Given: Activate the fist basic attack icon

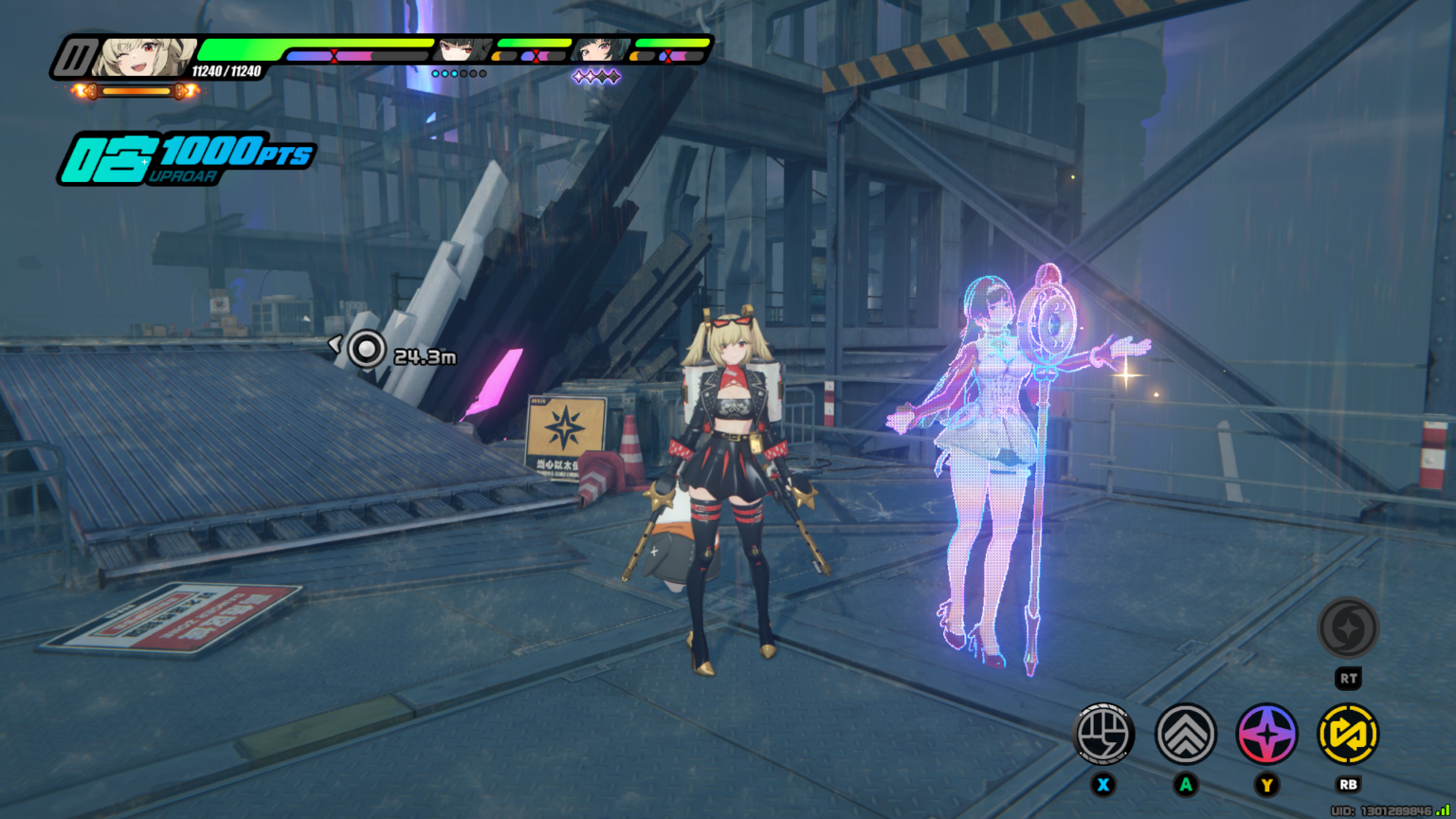Looking at the screenshot, I should pos(1103,734).
